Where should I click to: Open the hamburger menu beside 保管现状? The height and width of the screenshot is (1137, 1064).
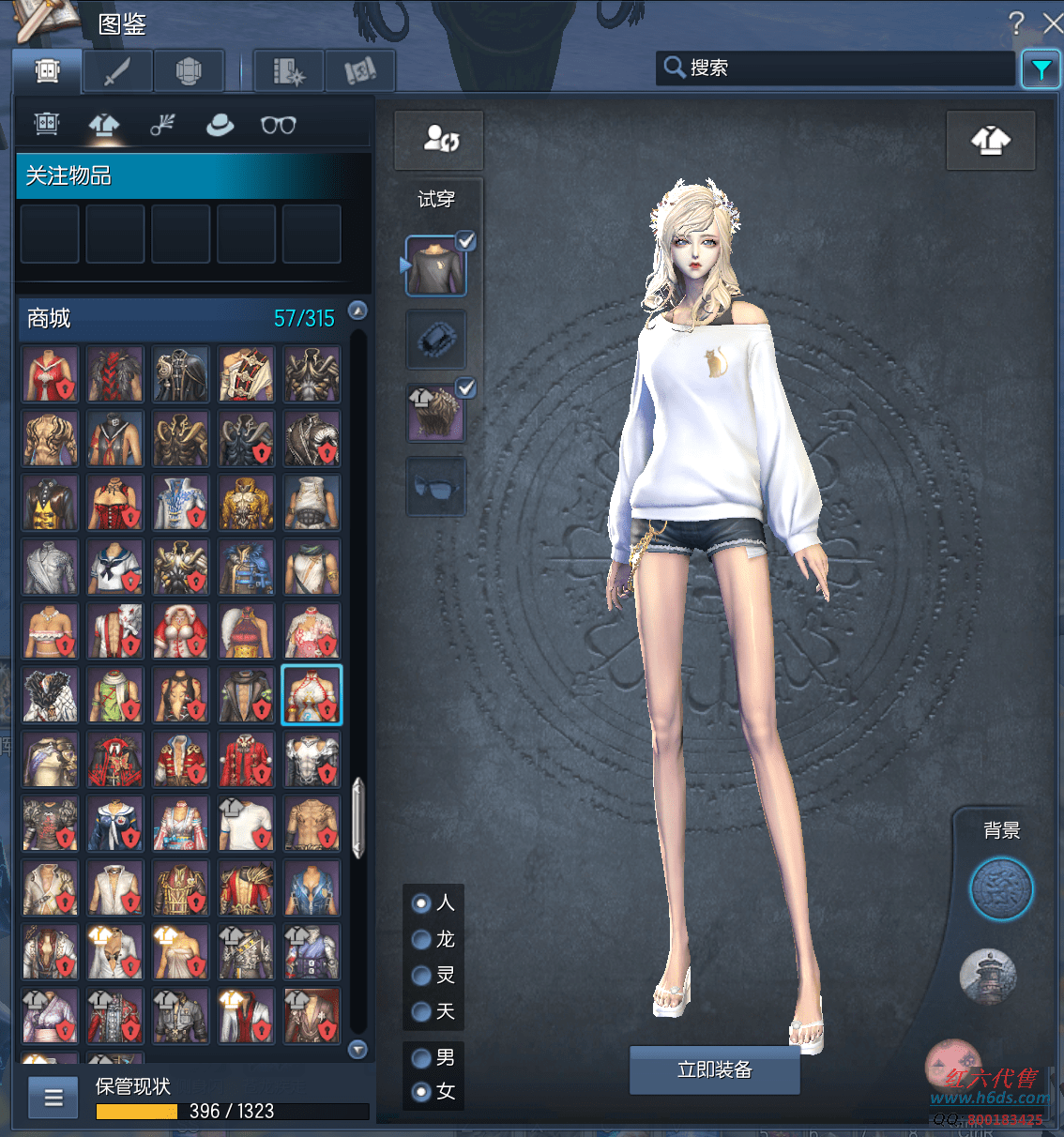pos(53,1097)
